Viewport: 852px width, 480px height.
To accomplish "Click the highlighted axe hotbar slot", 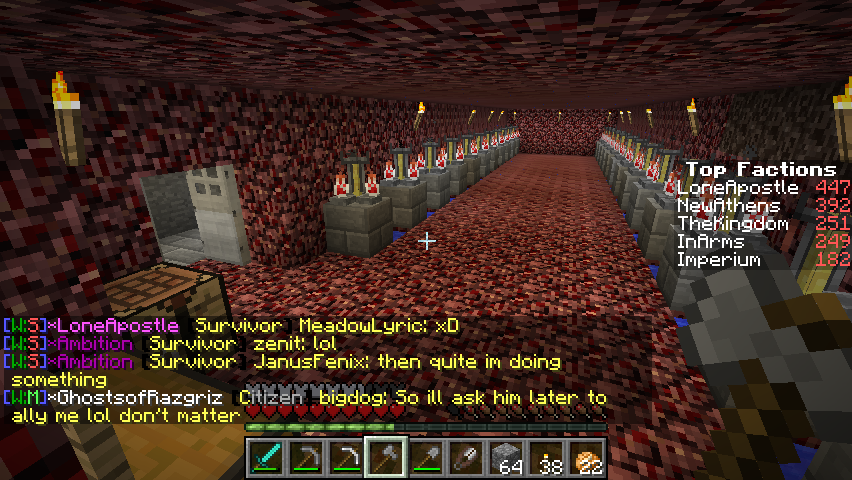I will [386, 458].
